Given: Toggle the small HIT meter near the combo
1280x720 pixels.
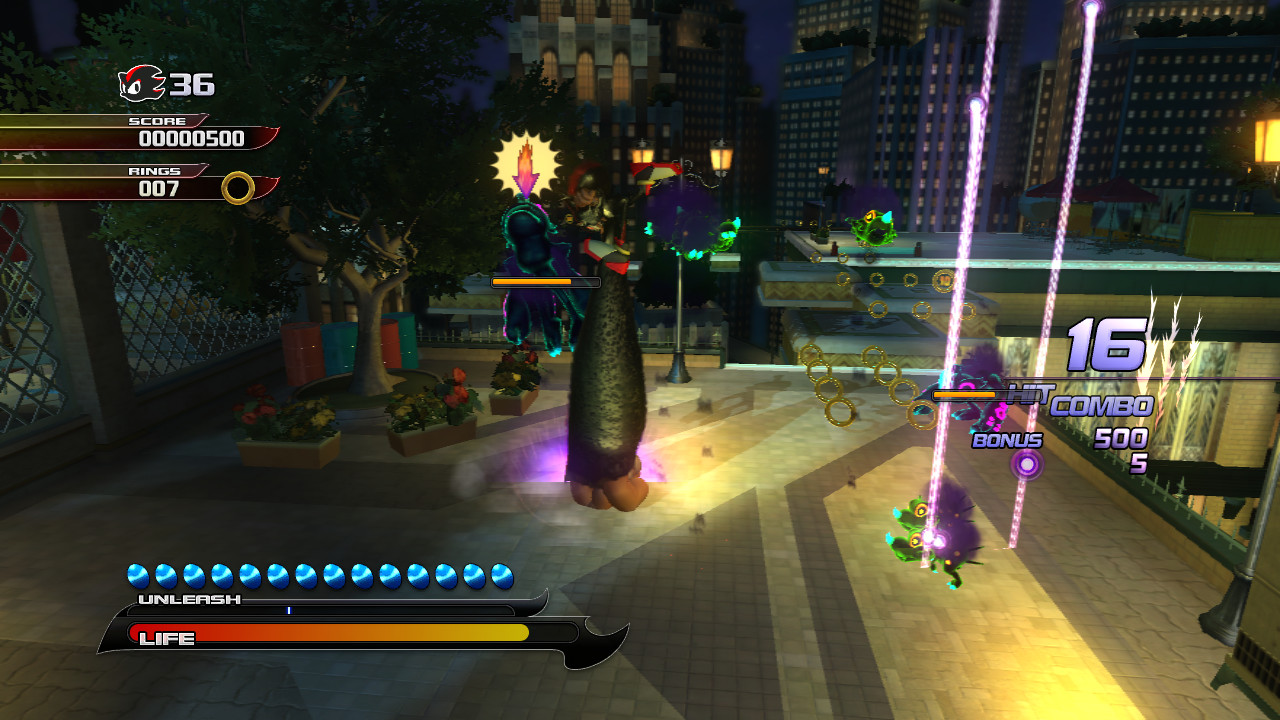Looking at the screenshot, I should point(965,394).
